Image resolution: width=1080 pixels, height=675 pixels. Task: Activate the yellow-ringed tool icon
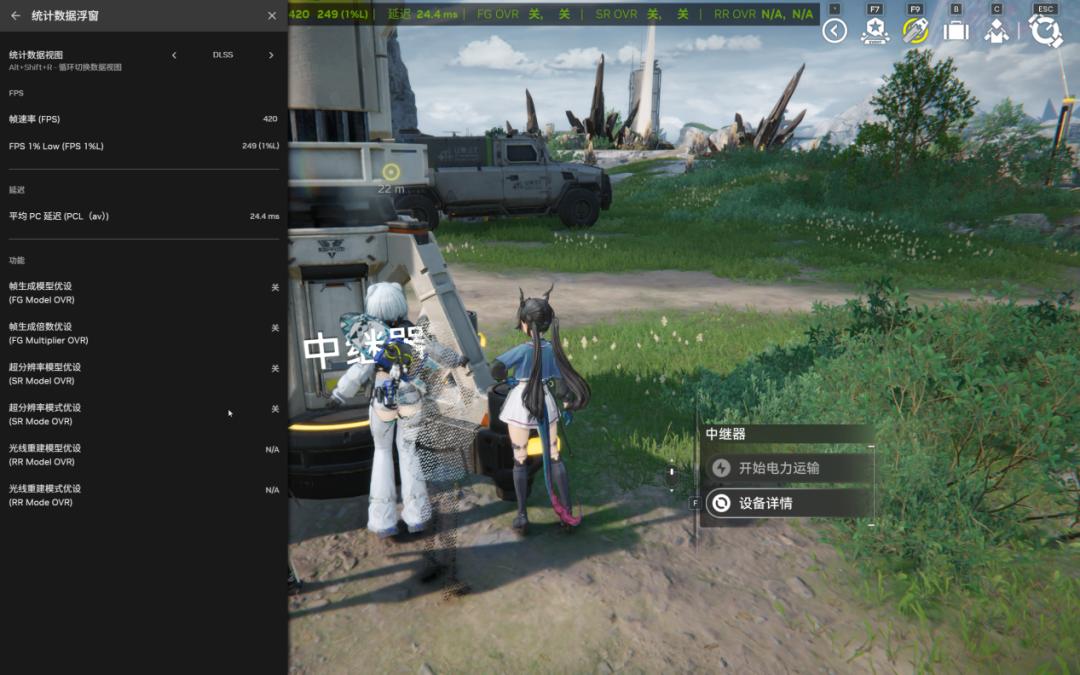[915, 30]
